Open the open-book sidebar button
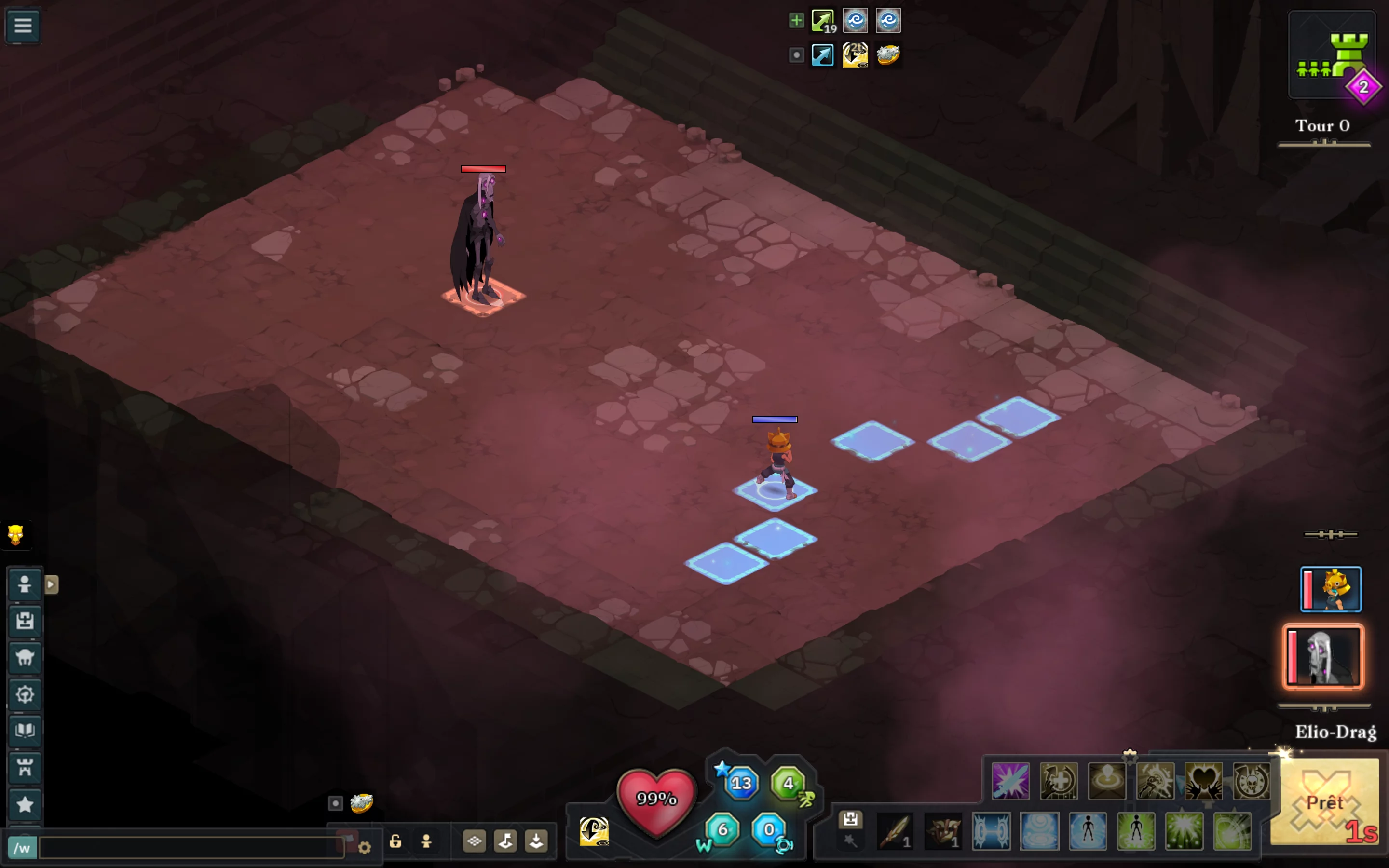Viewport: 1389px width, 868px height. pos(25,730)
